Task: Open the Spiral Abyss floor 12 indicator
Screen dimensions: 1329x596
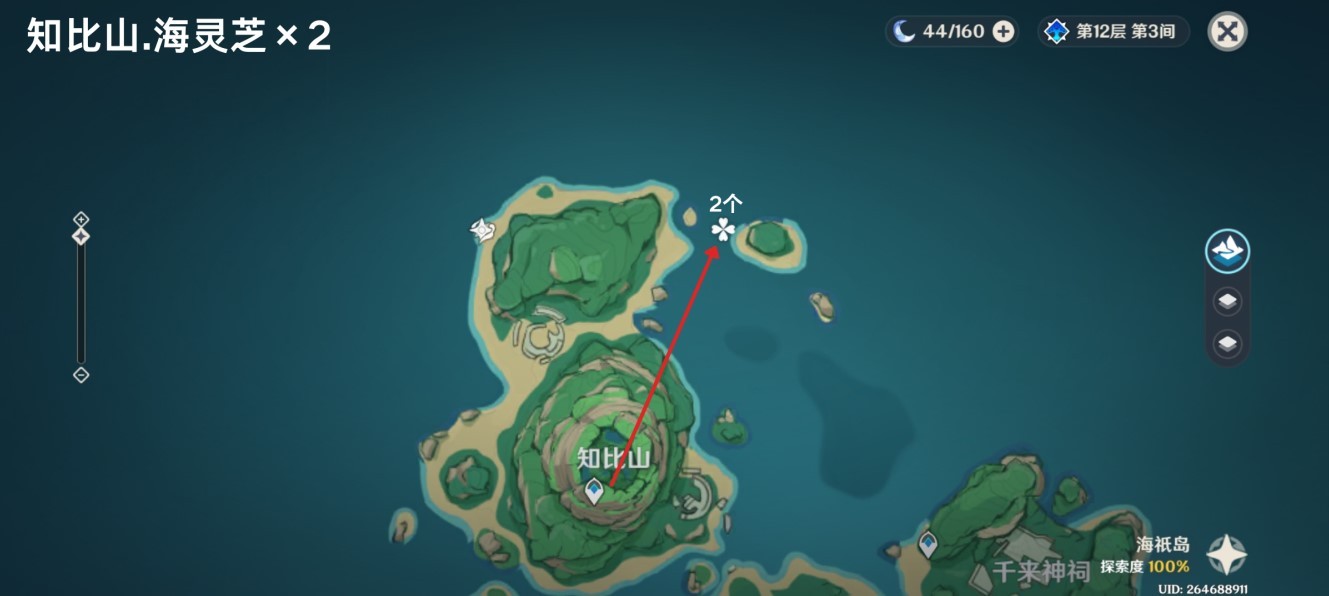Action: click(x=1115, y=32)
